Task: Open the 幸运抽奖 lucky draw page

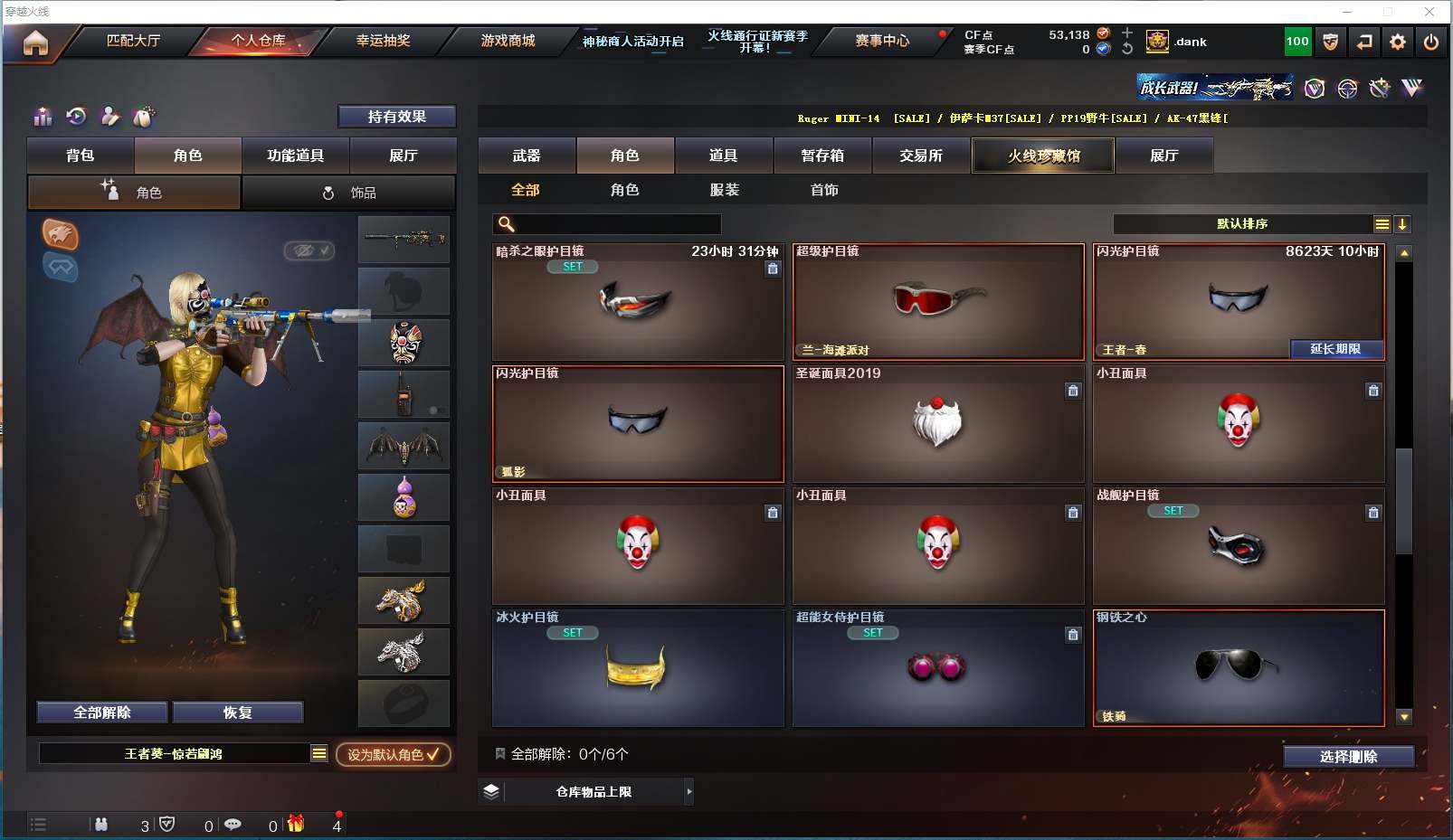Action: click(x=383, y=41)
